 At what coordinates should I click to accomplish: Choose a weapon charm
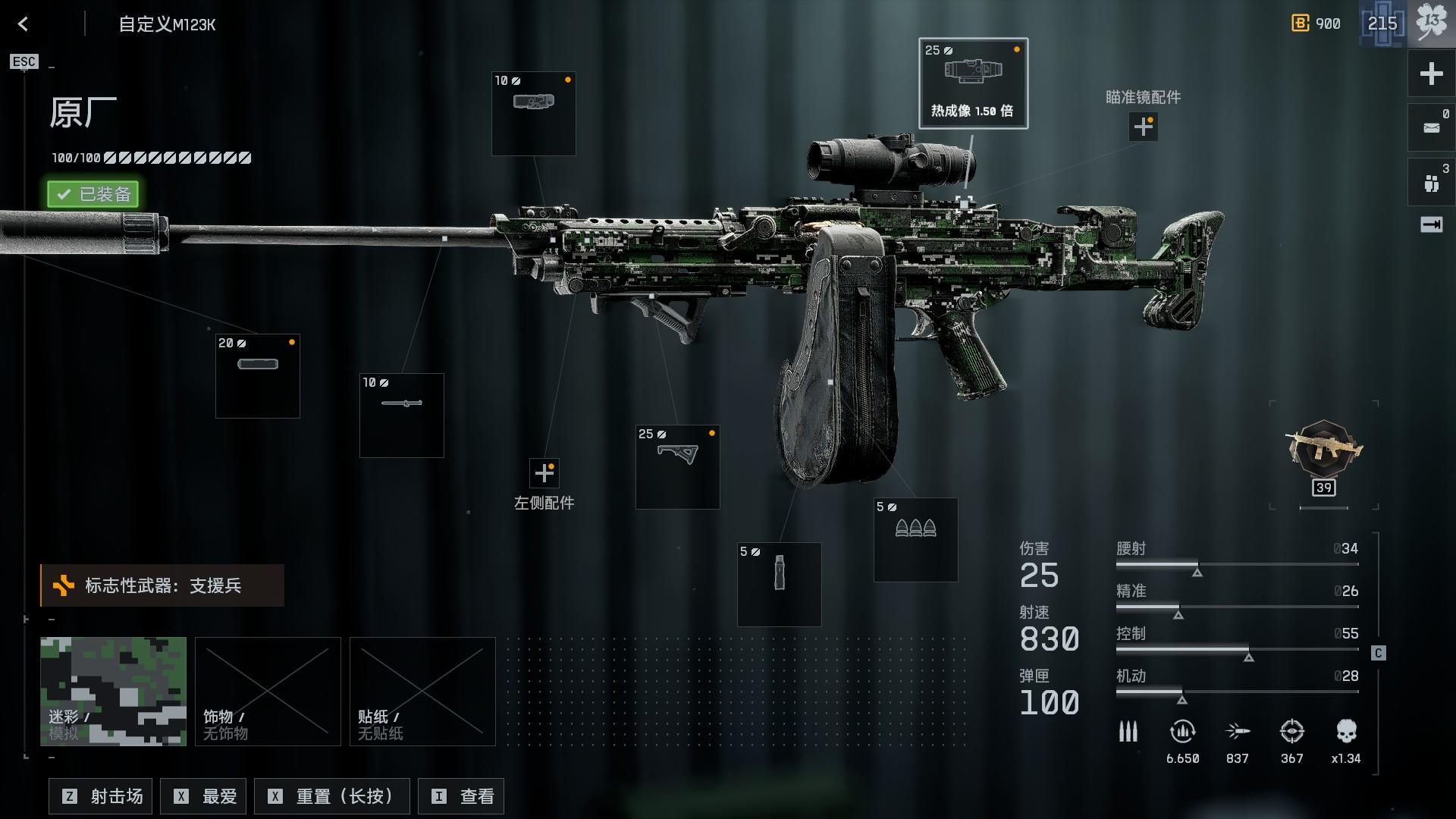click(268, 692)
